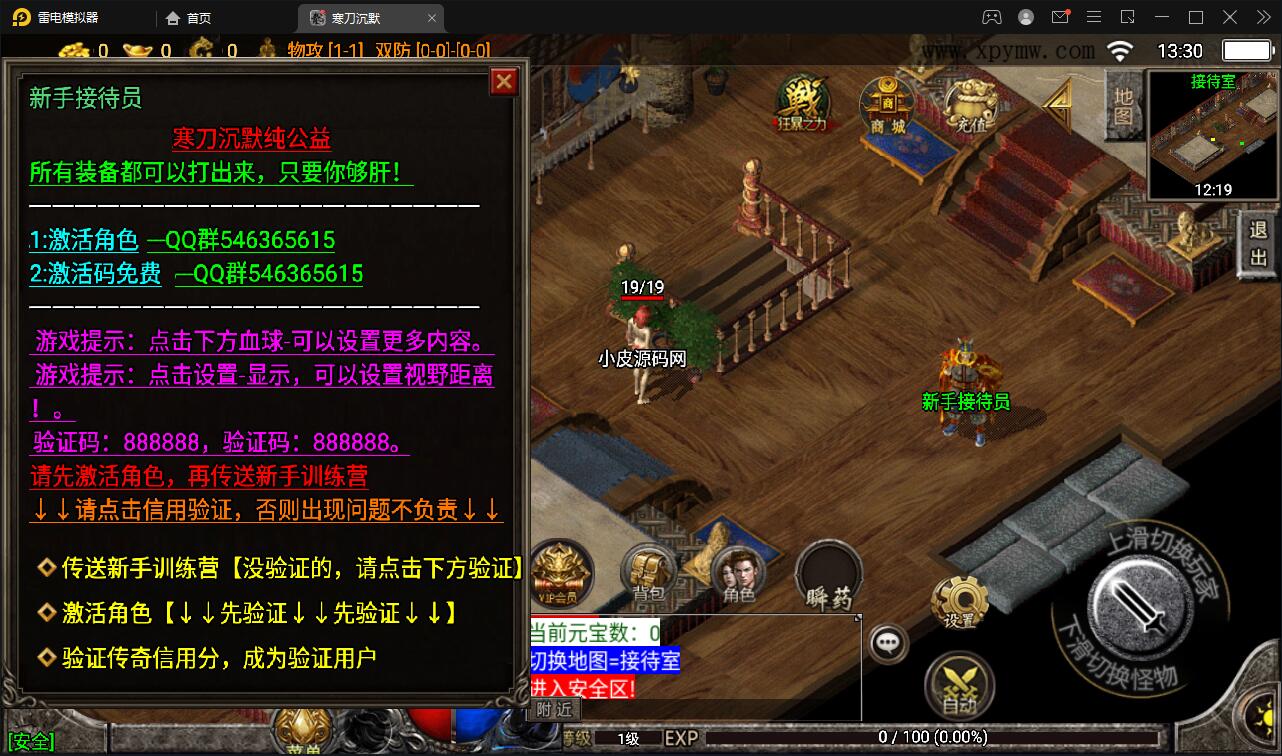
Task: Toggle the 自动 auto-hunt mode
Action: tap(961, 683)
